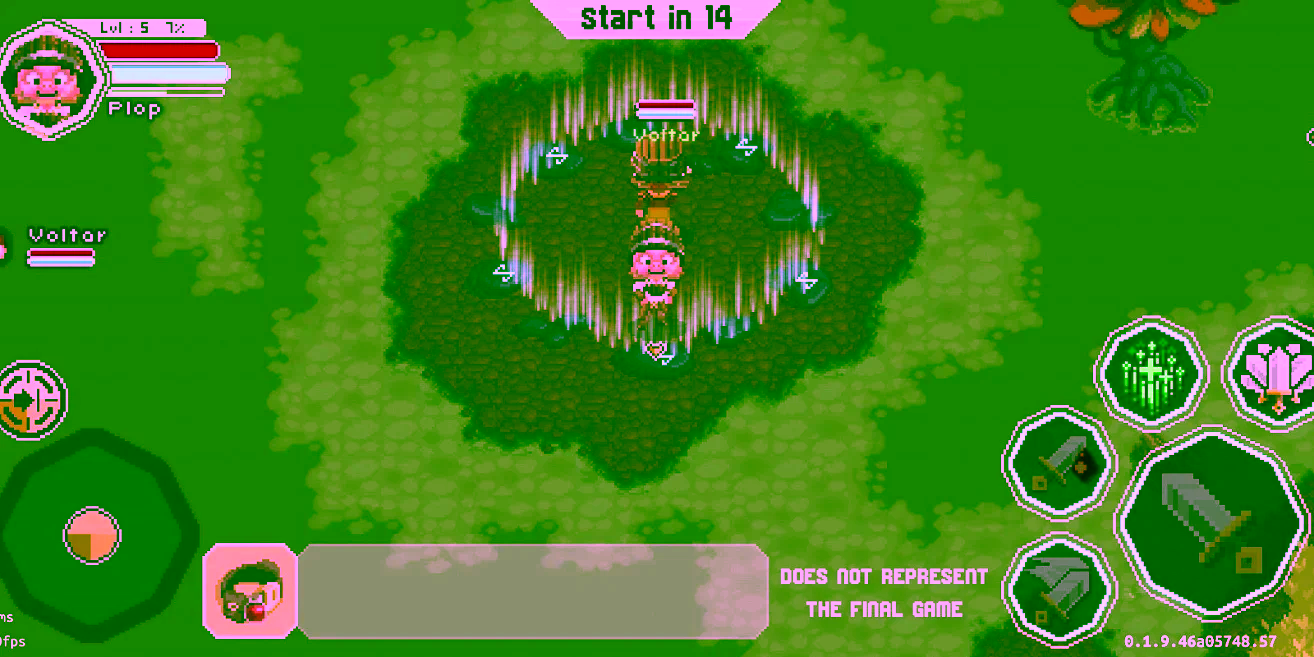Trigger the sword with dark tag skill

pyautogui.click(x=1059, y=463)
